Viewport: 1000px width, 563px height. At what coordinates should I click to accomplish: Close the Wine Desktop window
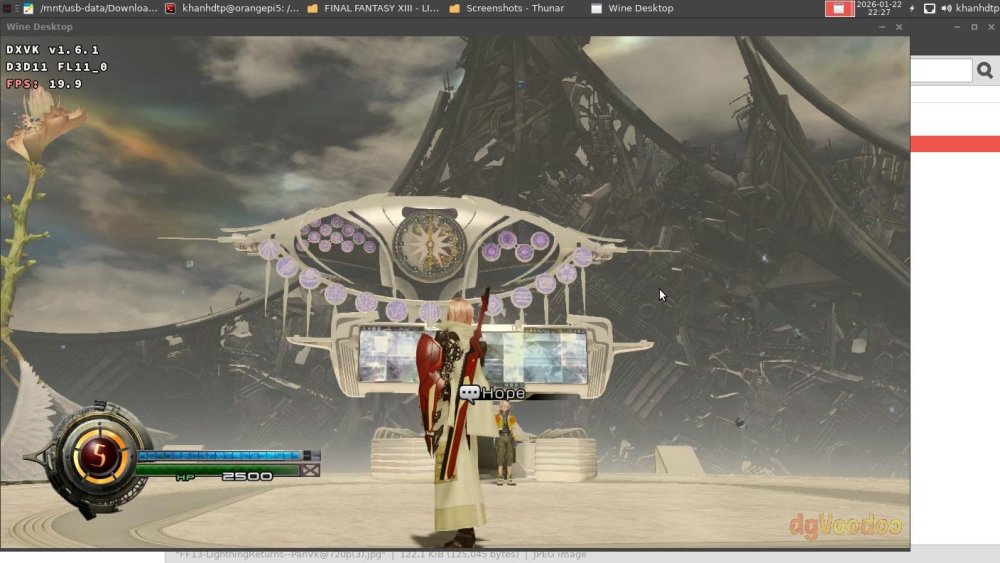pyautogui.click(x=899, y=27)
